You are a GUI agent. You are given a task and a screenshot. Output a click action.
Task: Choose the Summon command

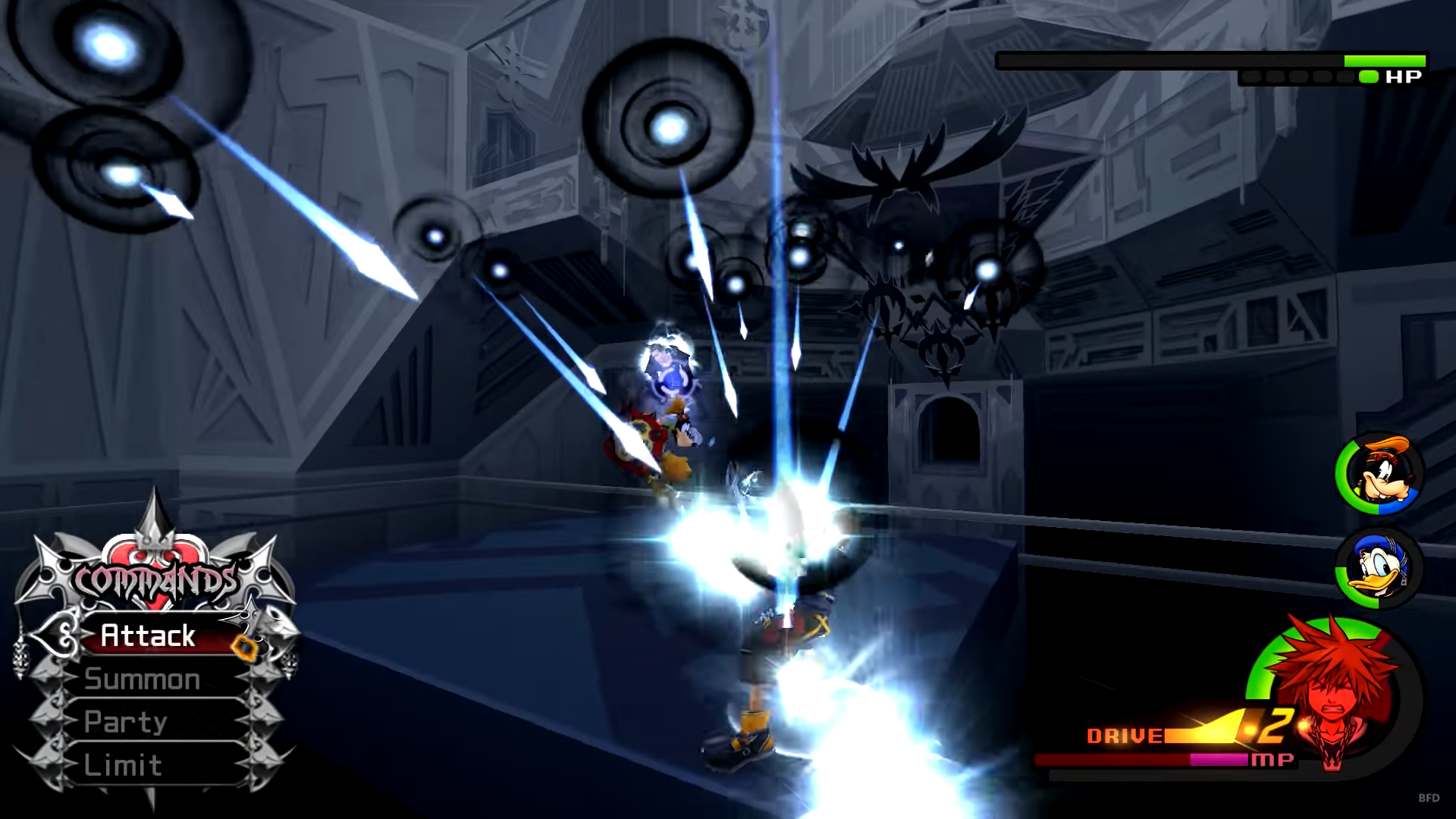pyautogui.click(x=143, y=679)
